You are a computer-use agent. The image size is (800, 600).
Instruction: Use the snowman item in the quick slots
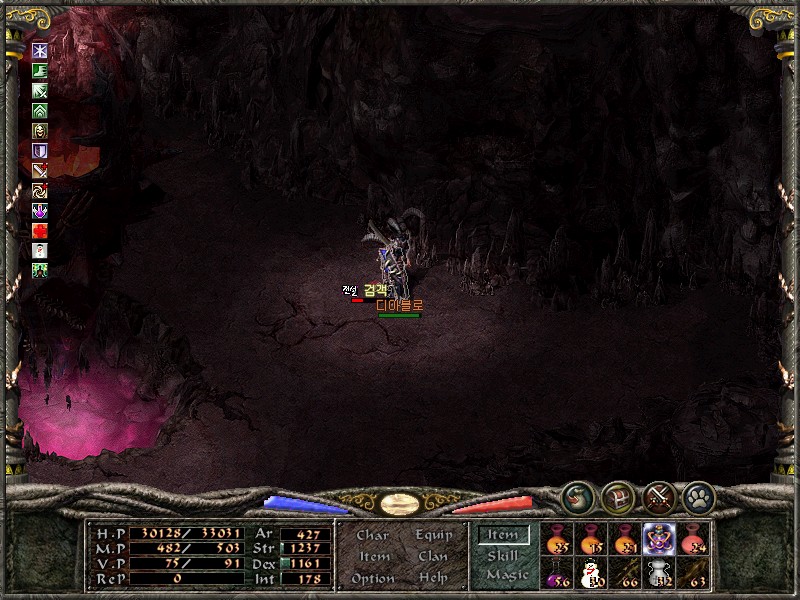(591, 573)
